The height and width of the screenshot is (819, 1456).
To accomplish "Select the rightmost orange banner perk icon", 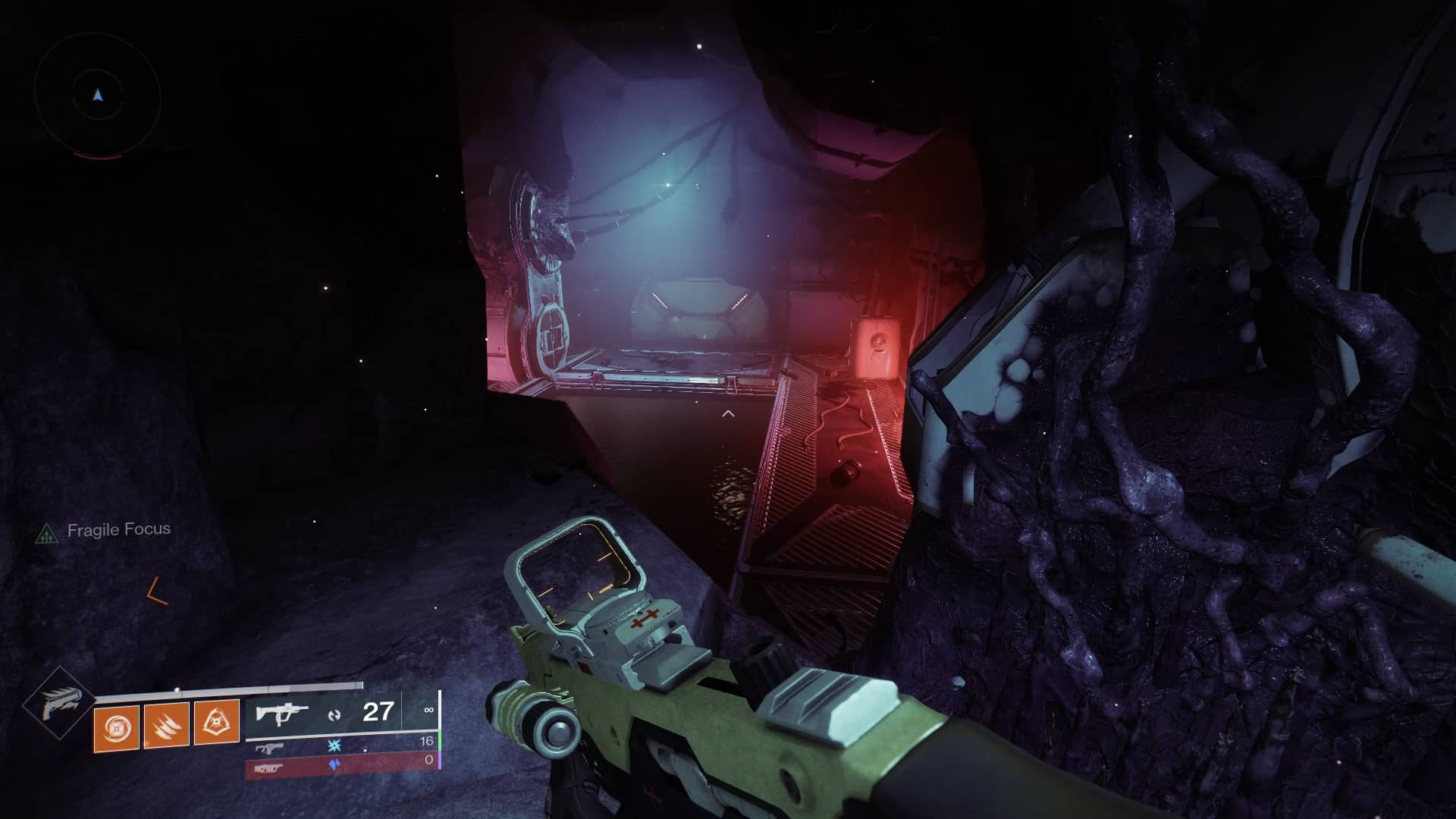I will click(217, 721).
